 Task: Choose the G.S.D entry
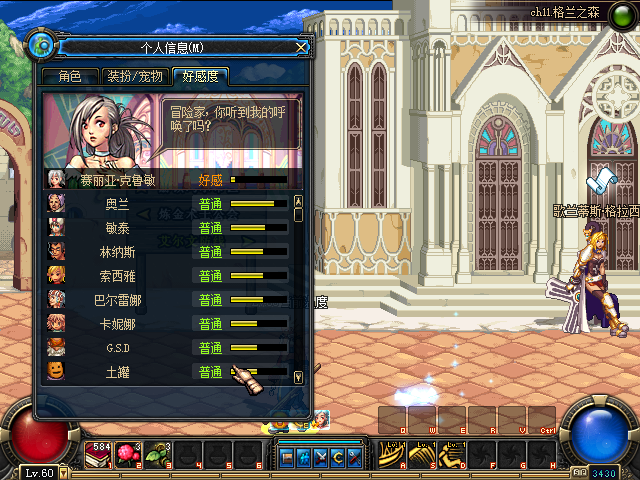[x=117, y=347]
